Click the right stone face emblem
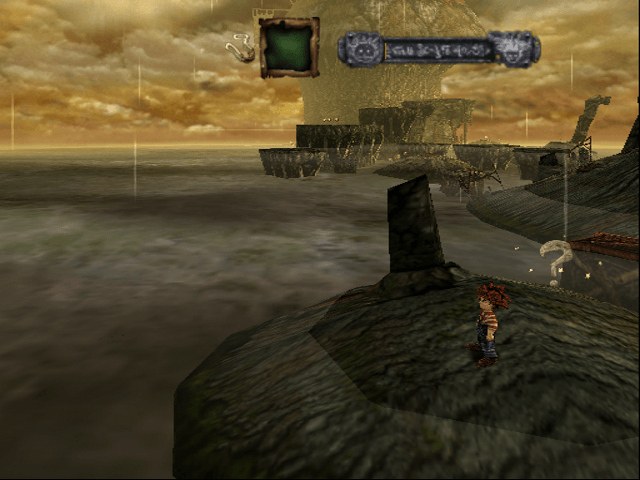The width and height of the screenshot is (640, 480). coord(518,48)
